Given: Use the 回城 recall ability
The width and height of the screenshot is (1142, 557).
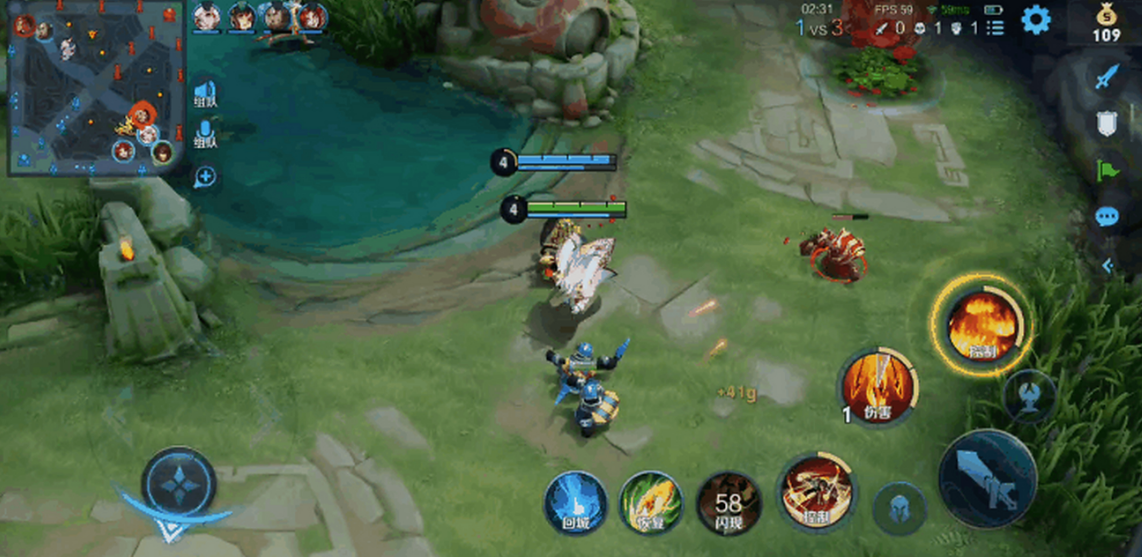Looking at the screenshot, I should click(577, 500).
